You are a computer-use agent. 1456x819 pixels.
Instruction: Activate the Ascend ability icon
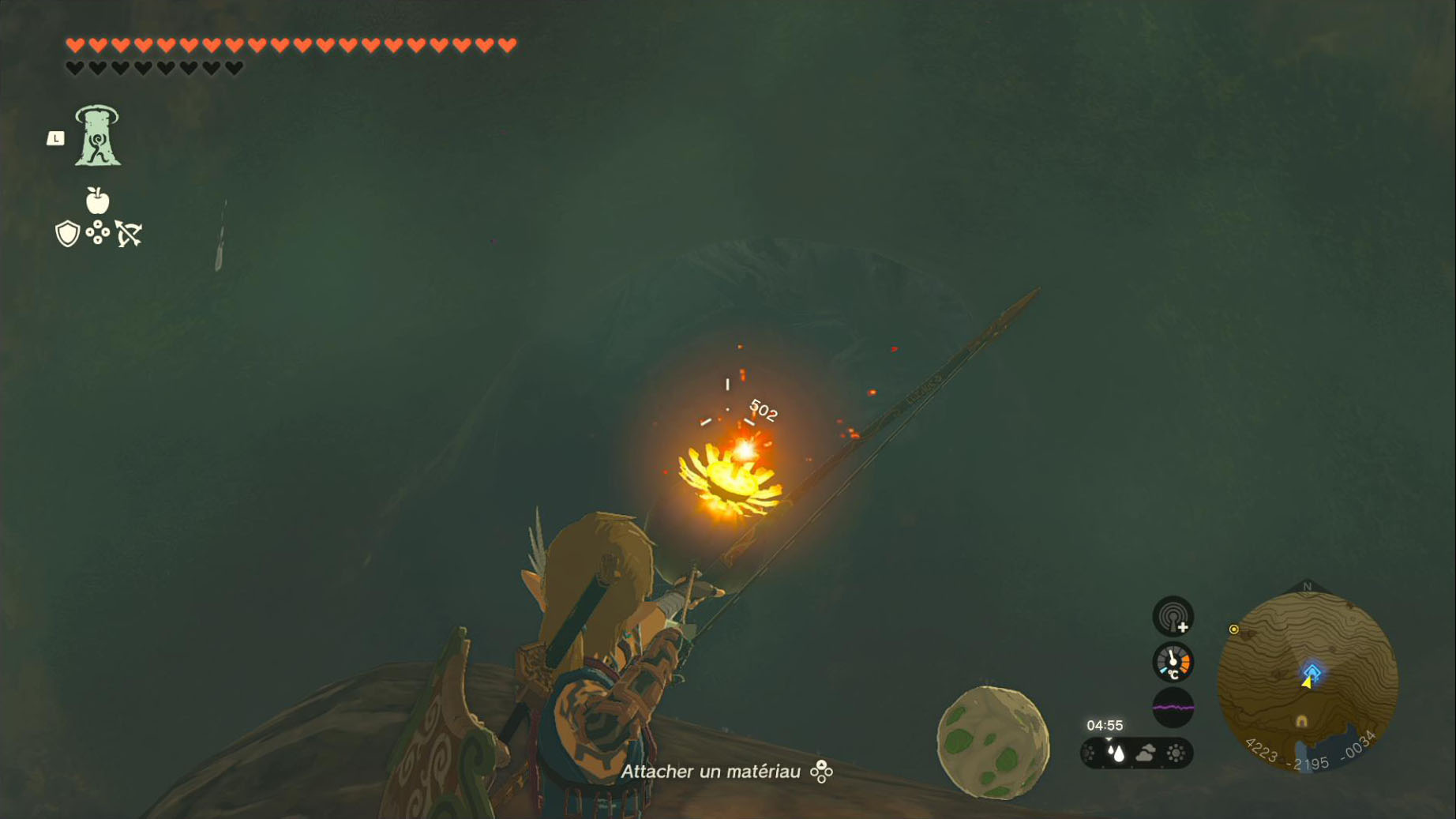tap(97, 136)
